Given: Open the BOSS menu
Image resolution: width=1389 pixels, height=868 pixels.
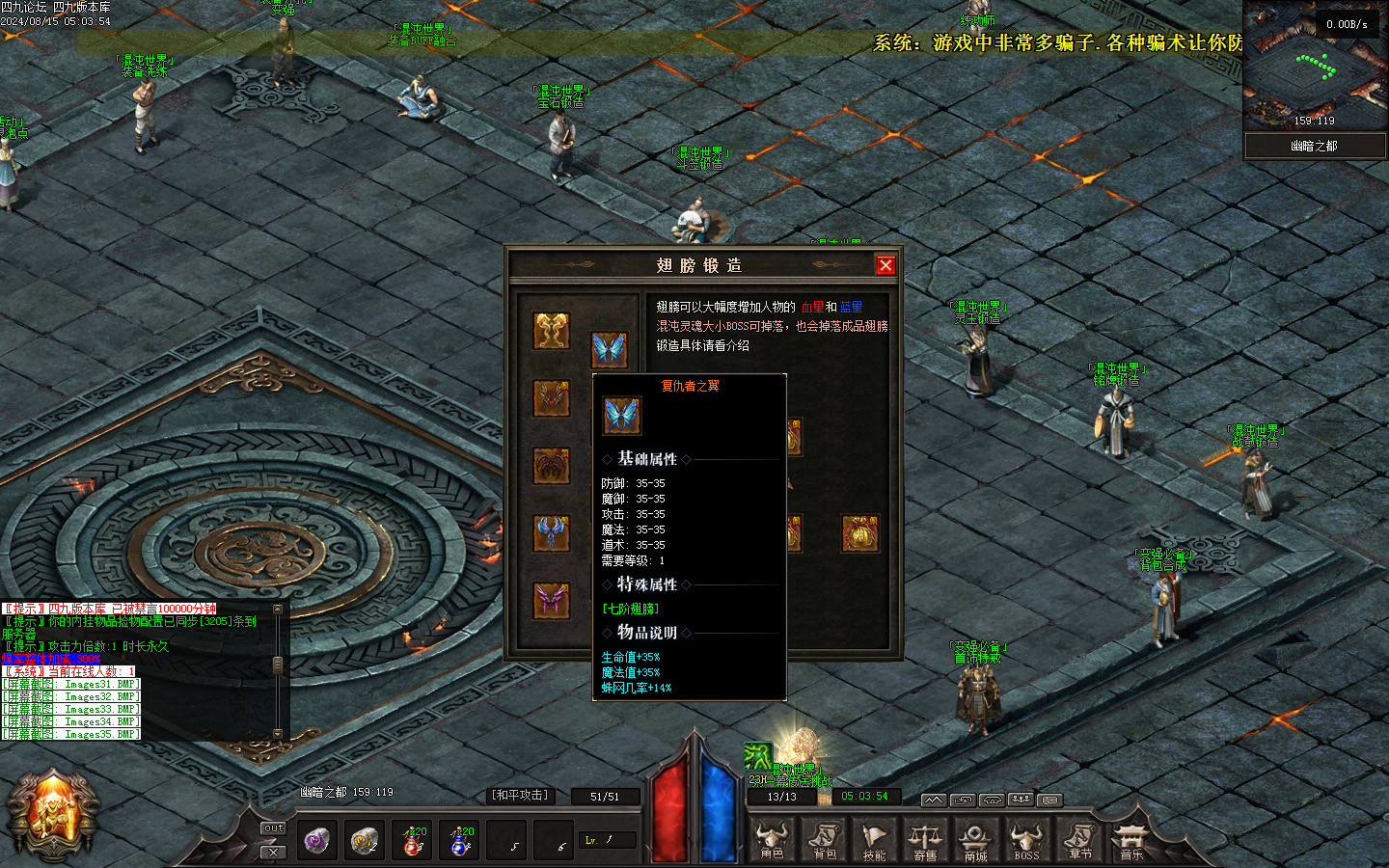Looking at the screenshot, I should click(1026, 840).
